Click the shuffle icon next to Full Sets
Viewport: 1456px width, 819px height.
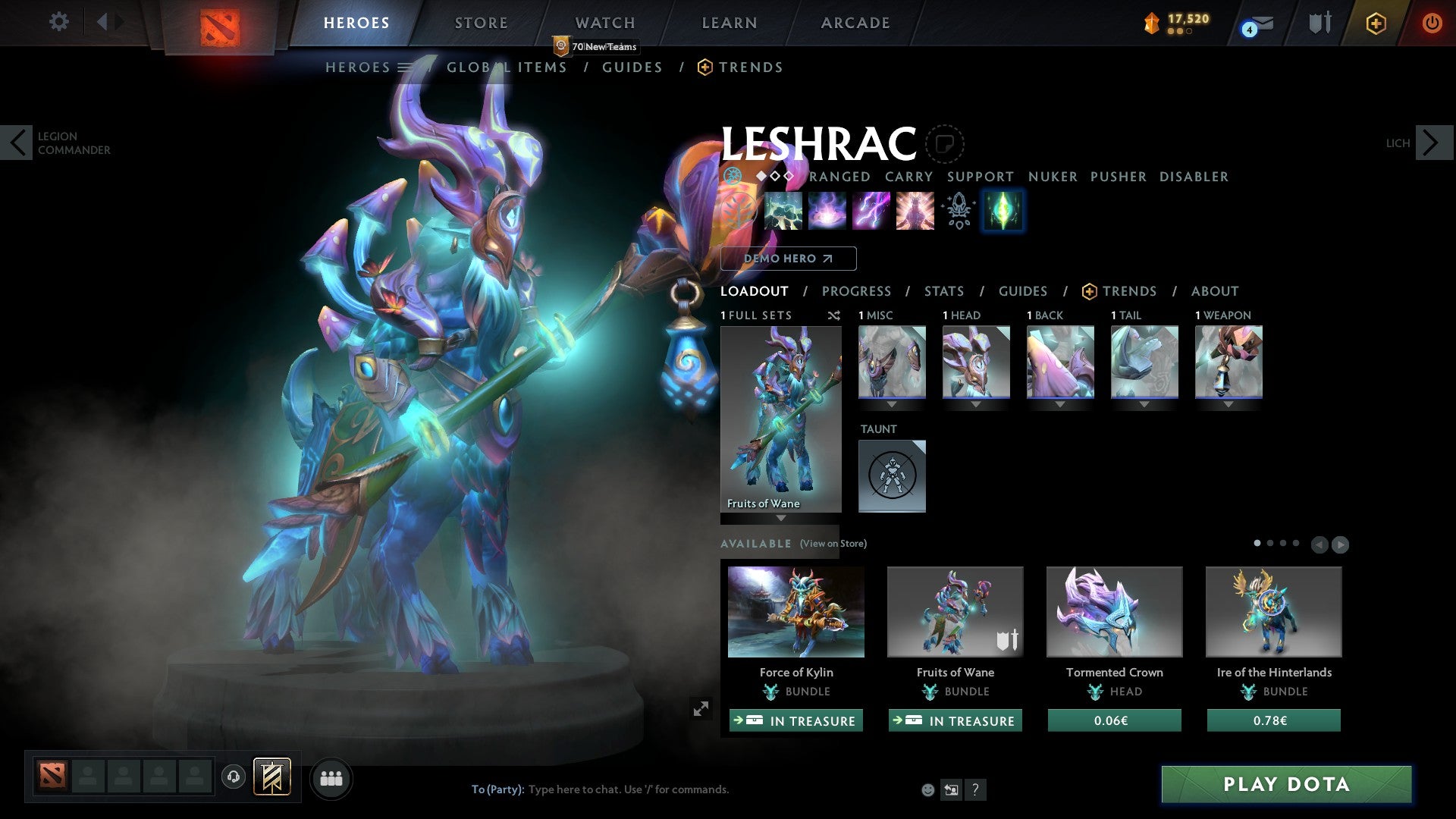coord(834,315)
